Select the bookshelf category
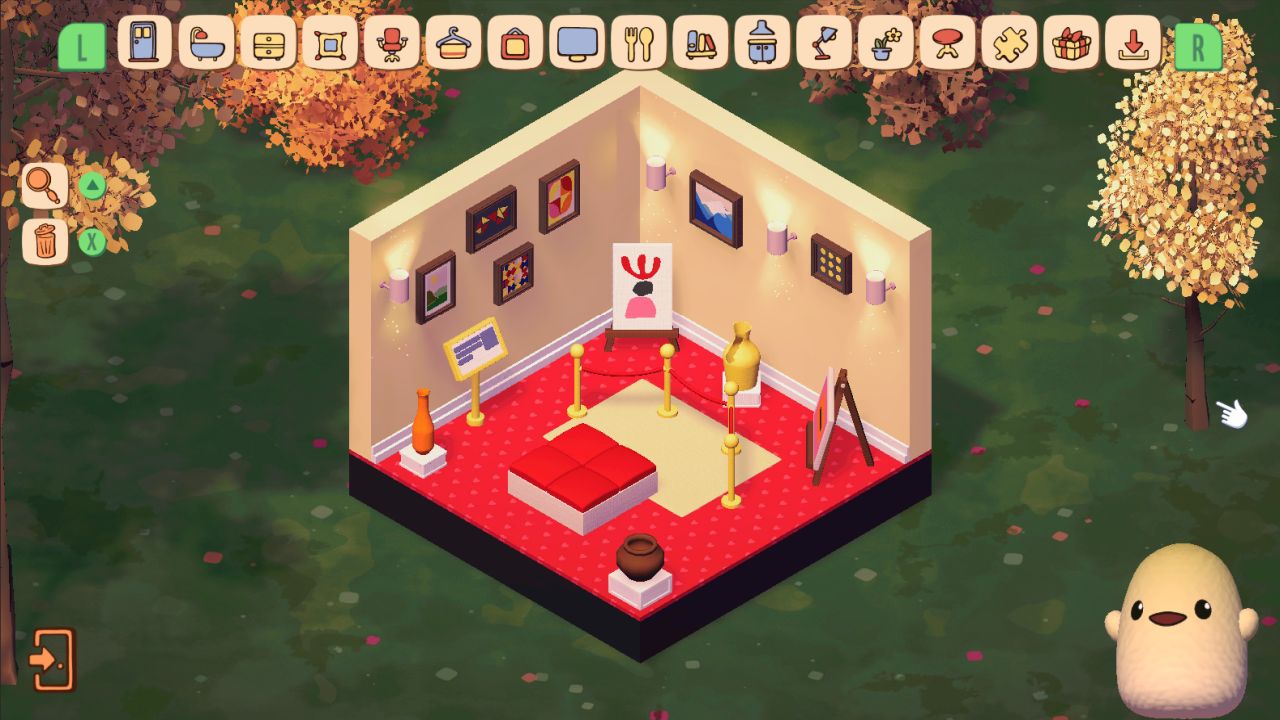This screenshot has width=1280, height=720. click(x=700, y=44)
